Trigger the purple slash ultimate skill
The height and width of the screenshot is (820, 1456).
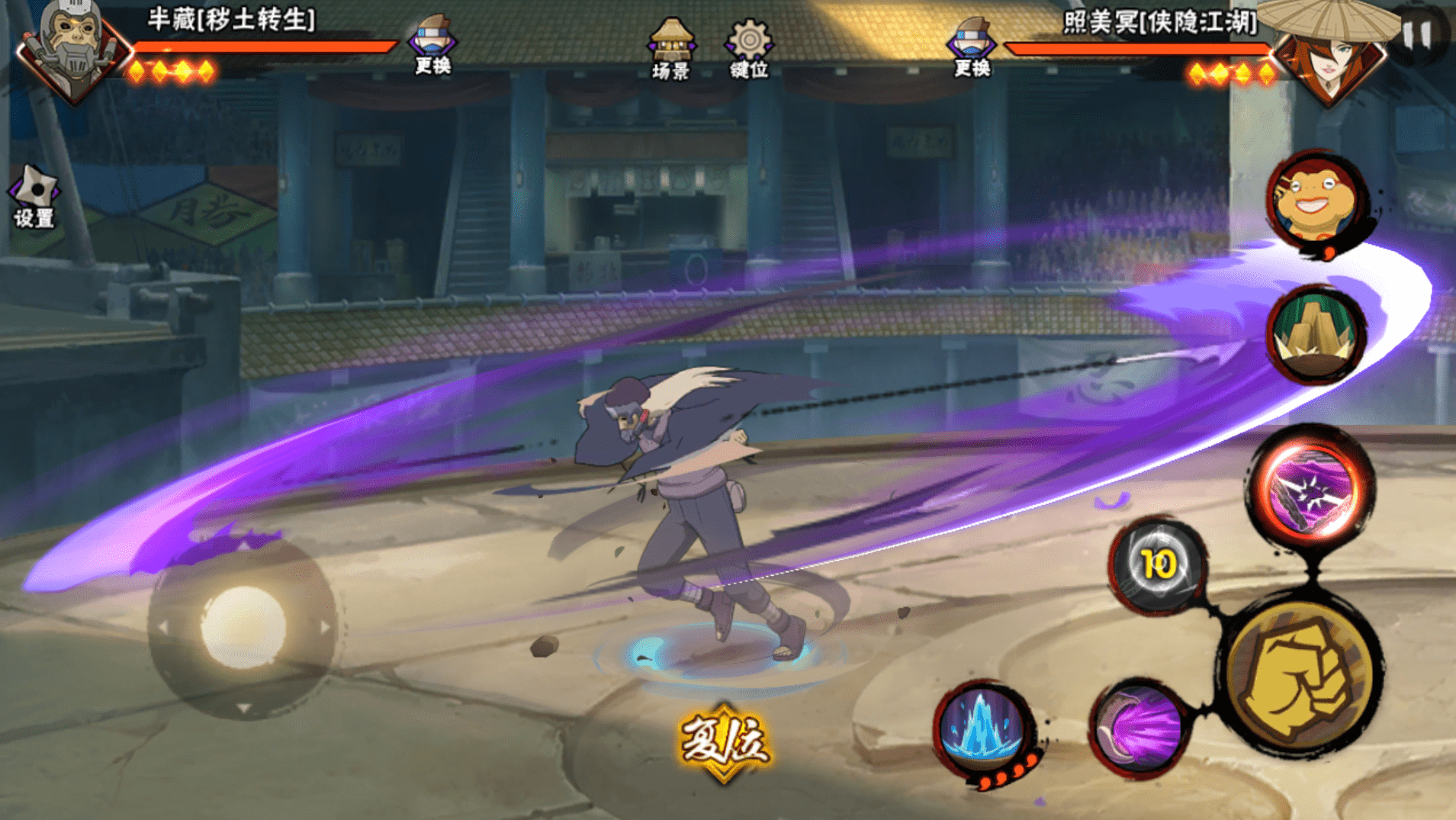tap(1312, 488)
